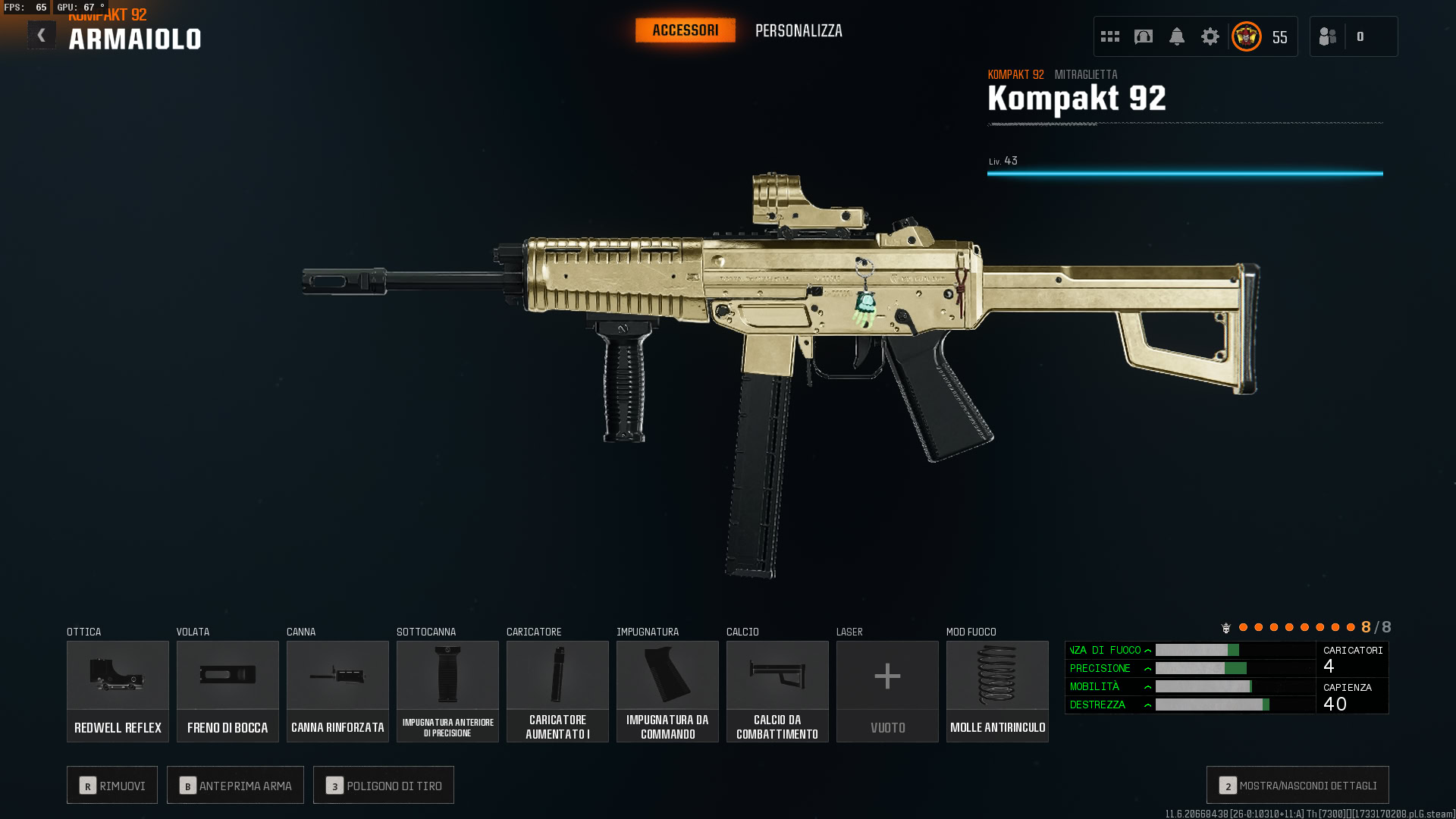The width and height of the screenshot is (1456, 819).
Task: Select the Accessori tab
Action: point(685,30)
